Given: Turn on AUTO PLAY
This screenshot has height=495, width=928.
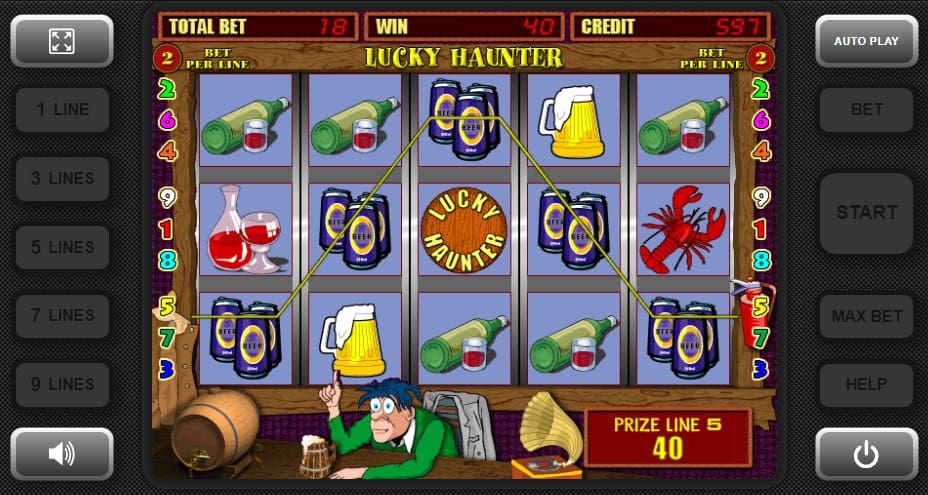Looking at the screenshot, I should click(x=866, y=41).
